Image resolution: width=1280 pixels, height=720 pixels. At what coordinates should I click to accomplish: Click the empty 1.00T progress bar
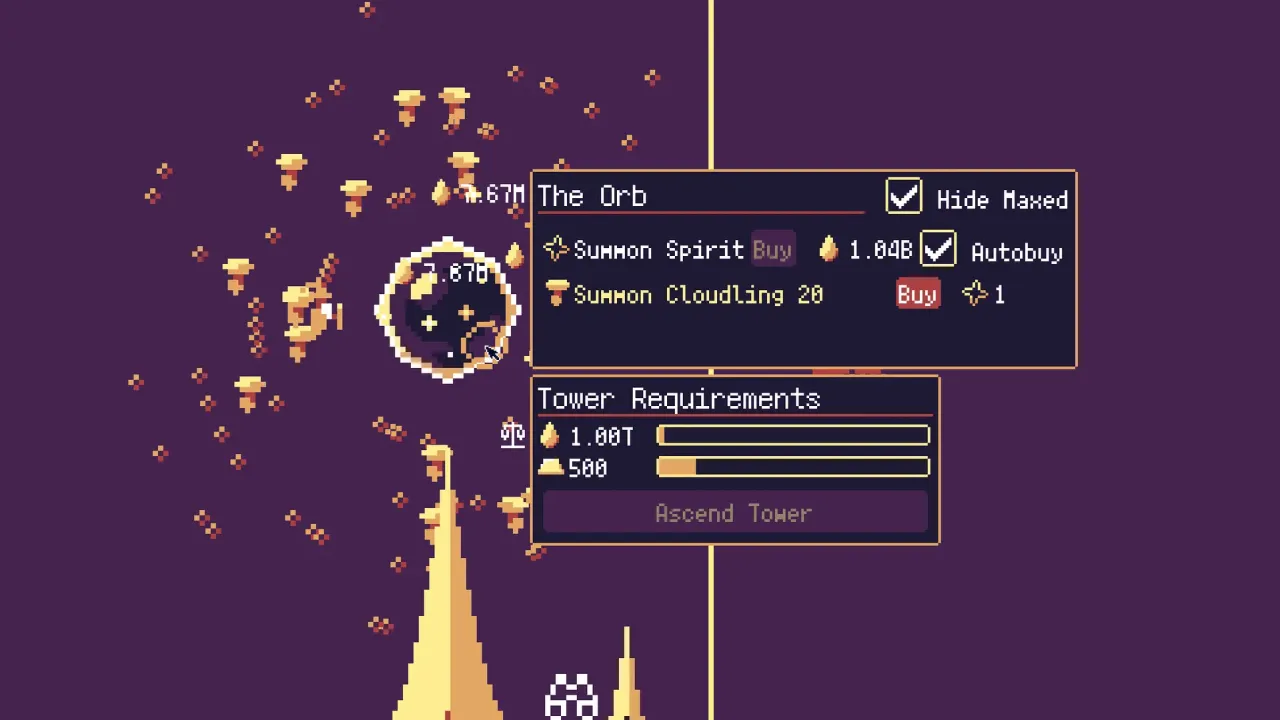pos(793,435)
